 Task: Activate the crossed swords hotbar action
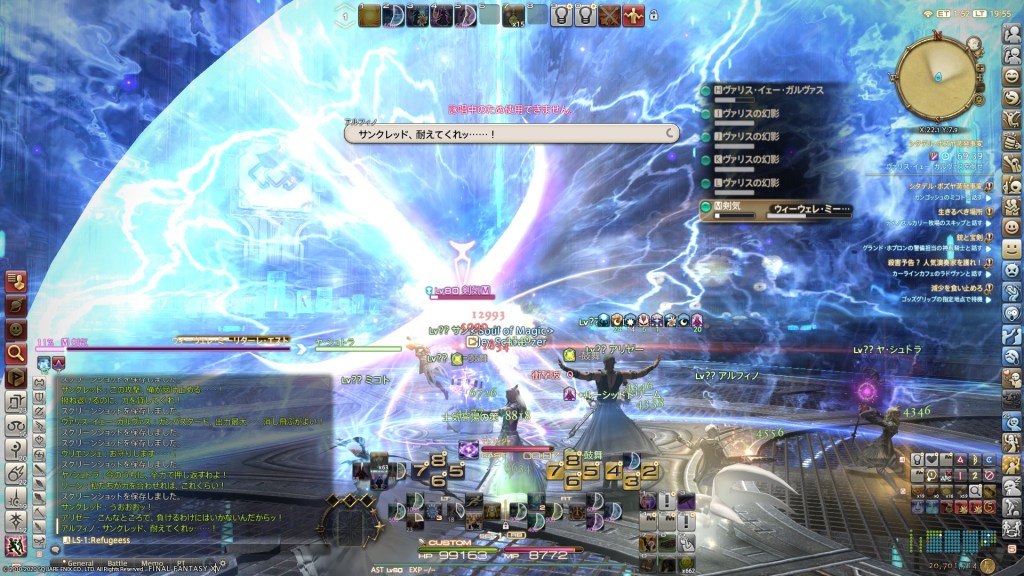(x=609, y=15)
